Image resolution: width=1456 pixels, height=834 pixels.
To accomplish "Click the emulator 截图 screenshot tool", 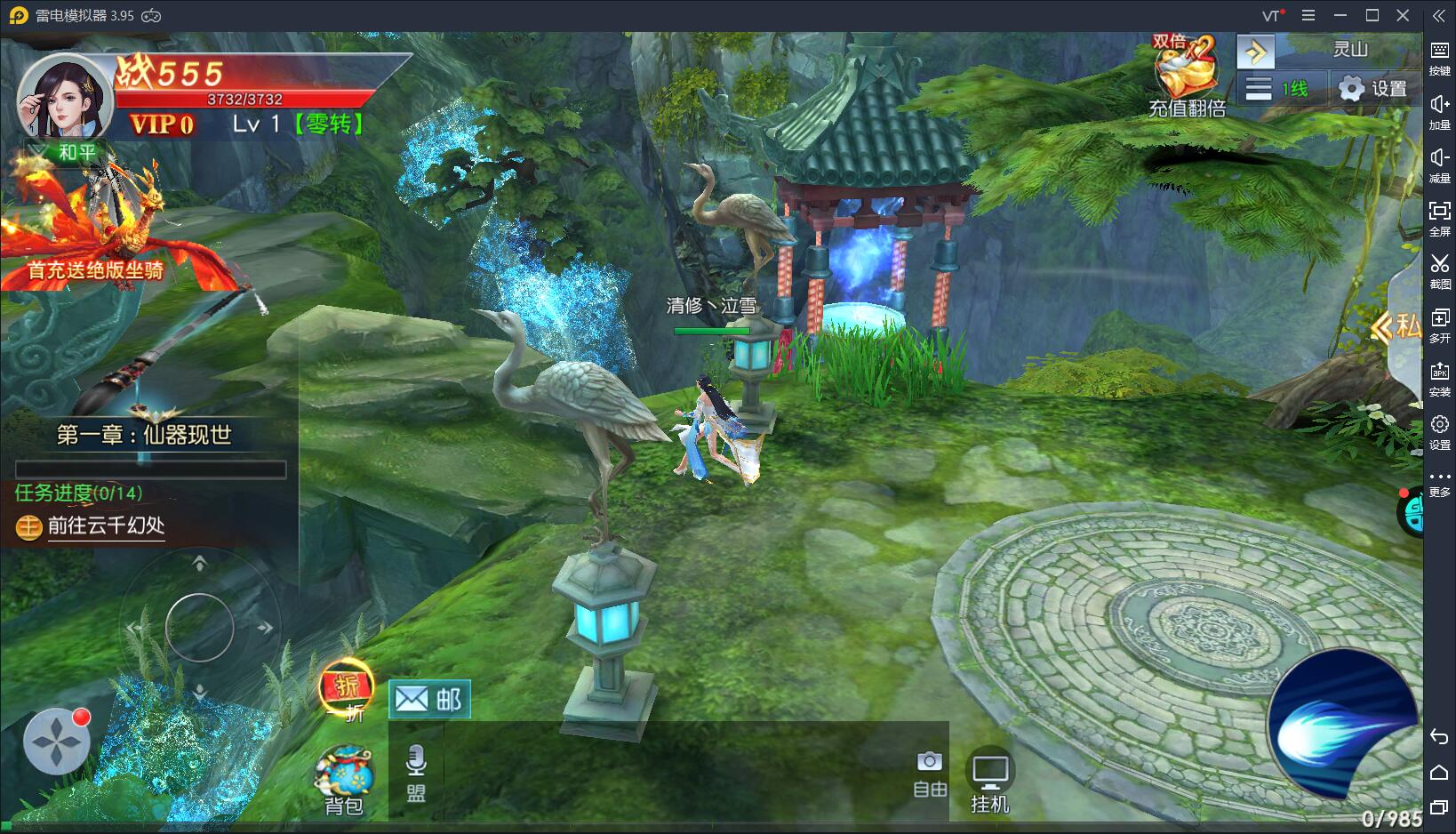I will (x=1439, y=270).
